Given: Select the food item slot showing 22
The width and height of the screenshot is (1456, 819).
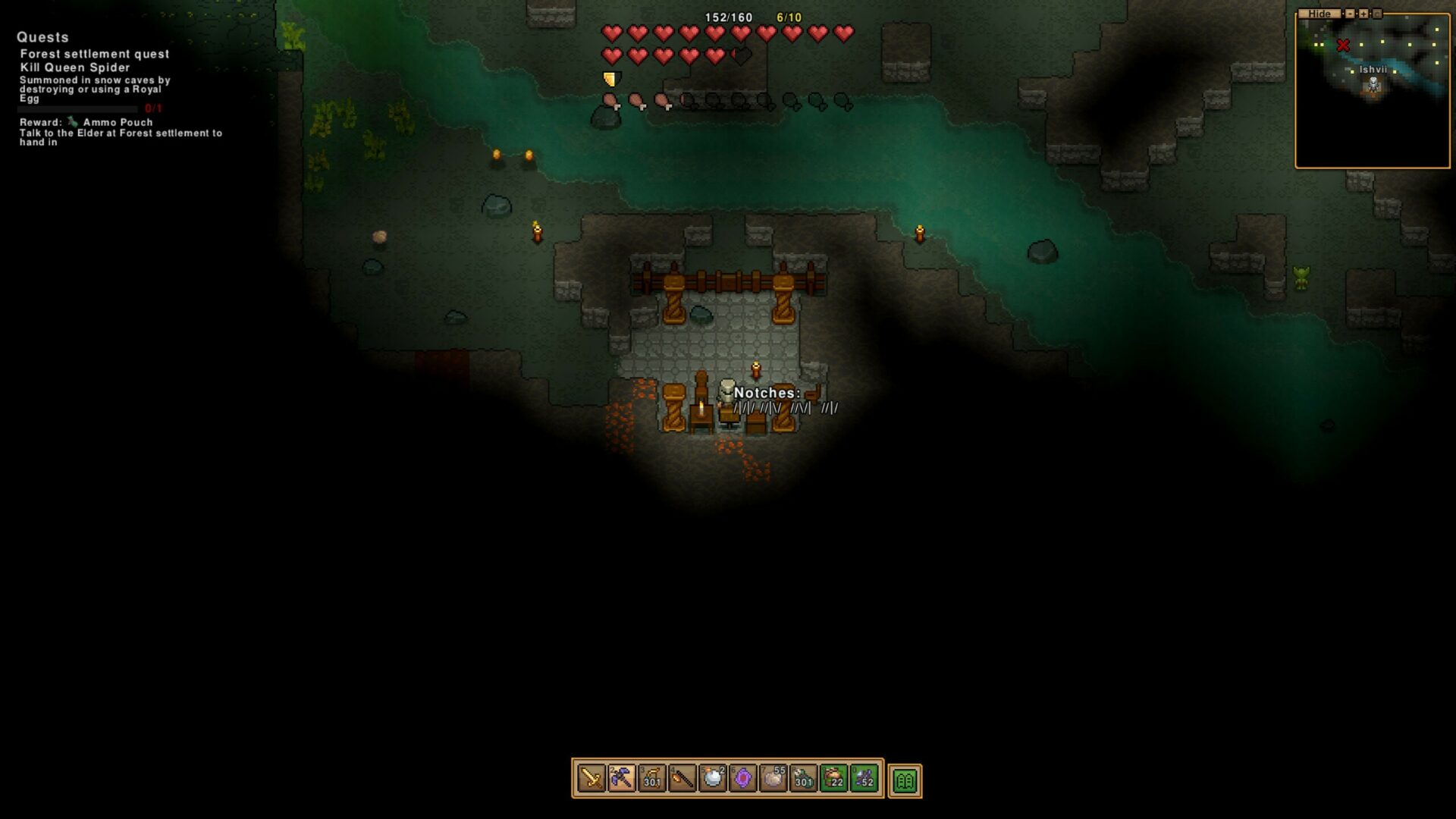Looking at the screenshot, I should coord(834,779).
